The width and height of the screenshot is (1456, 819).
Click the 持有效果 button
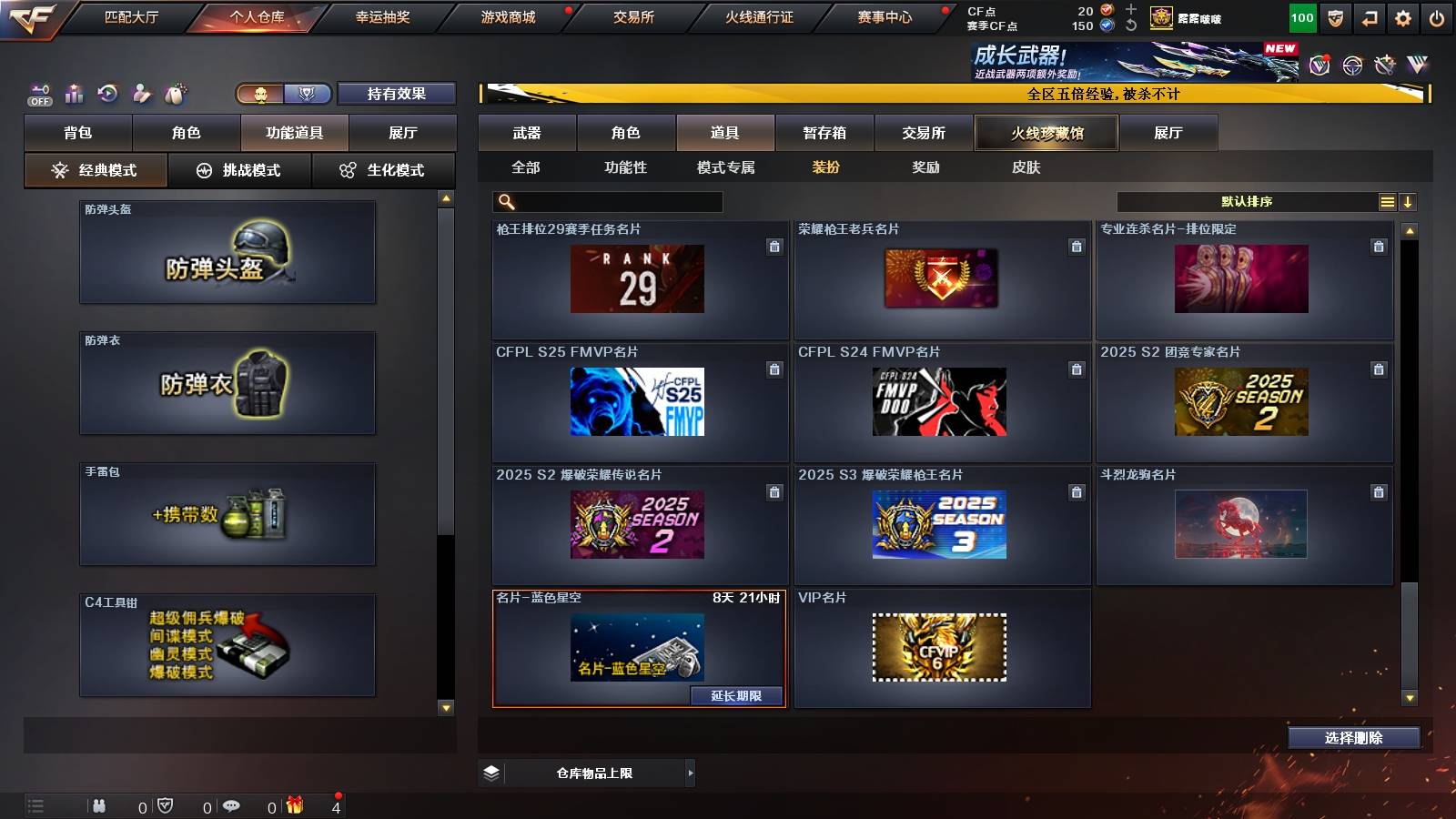396,93
